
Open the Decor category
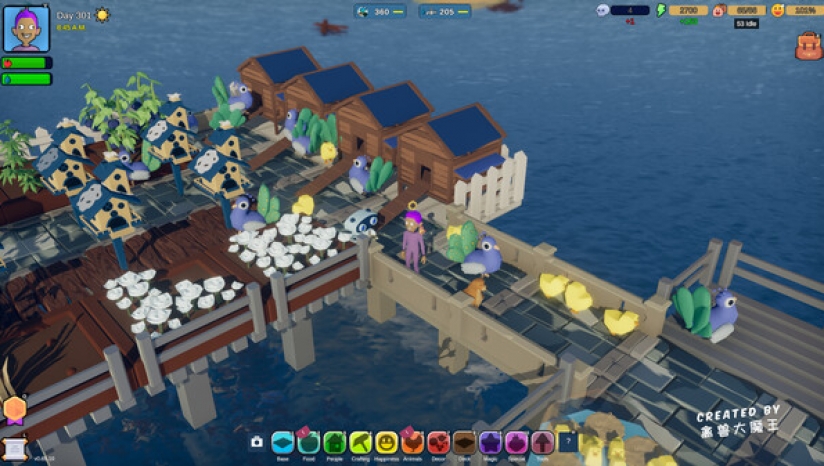(438, 442)
